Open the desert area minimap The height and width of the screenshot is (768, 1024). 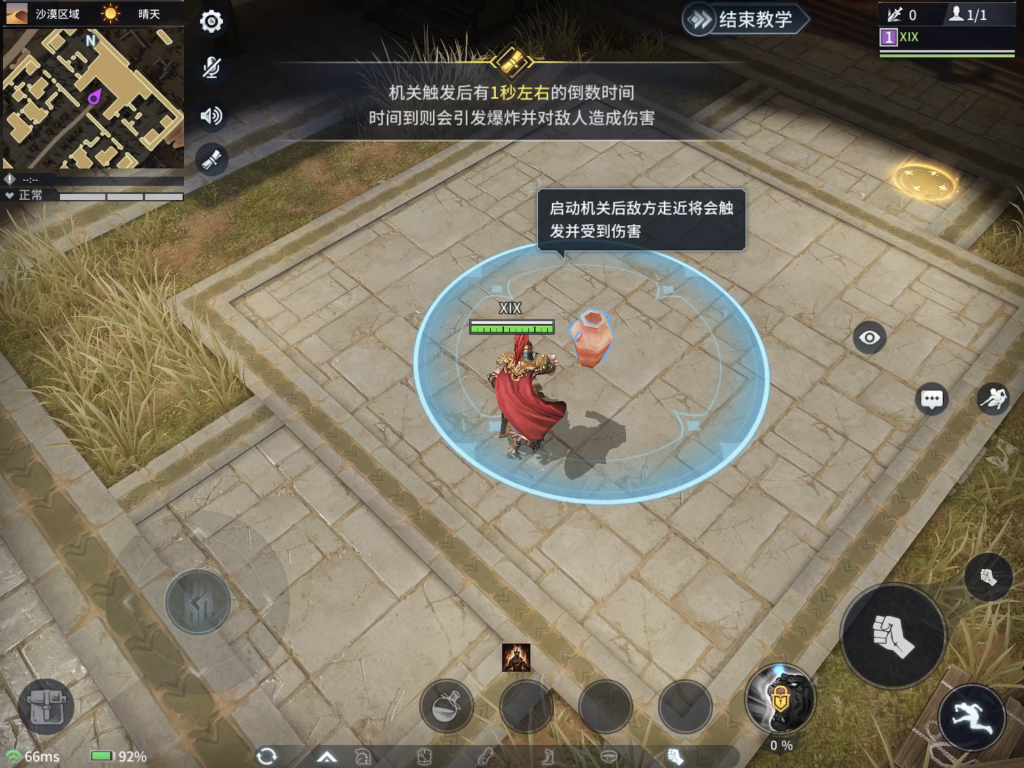coord(93,97)
